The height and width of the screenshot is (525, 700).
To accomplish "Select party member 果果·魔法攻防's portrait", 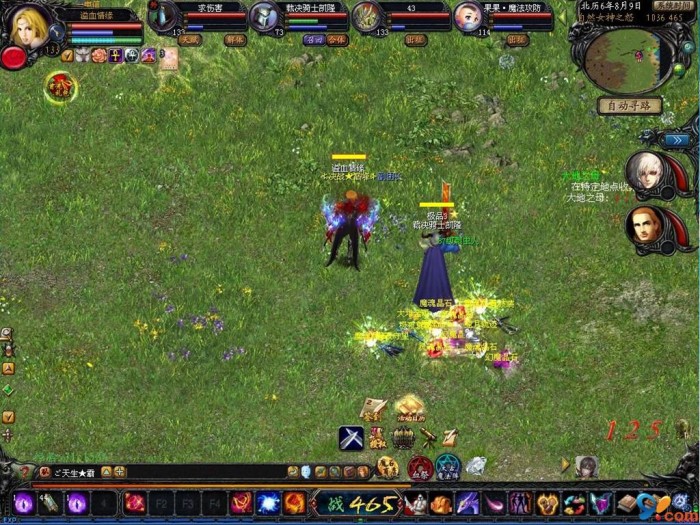I will tap(468, 17).
